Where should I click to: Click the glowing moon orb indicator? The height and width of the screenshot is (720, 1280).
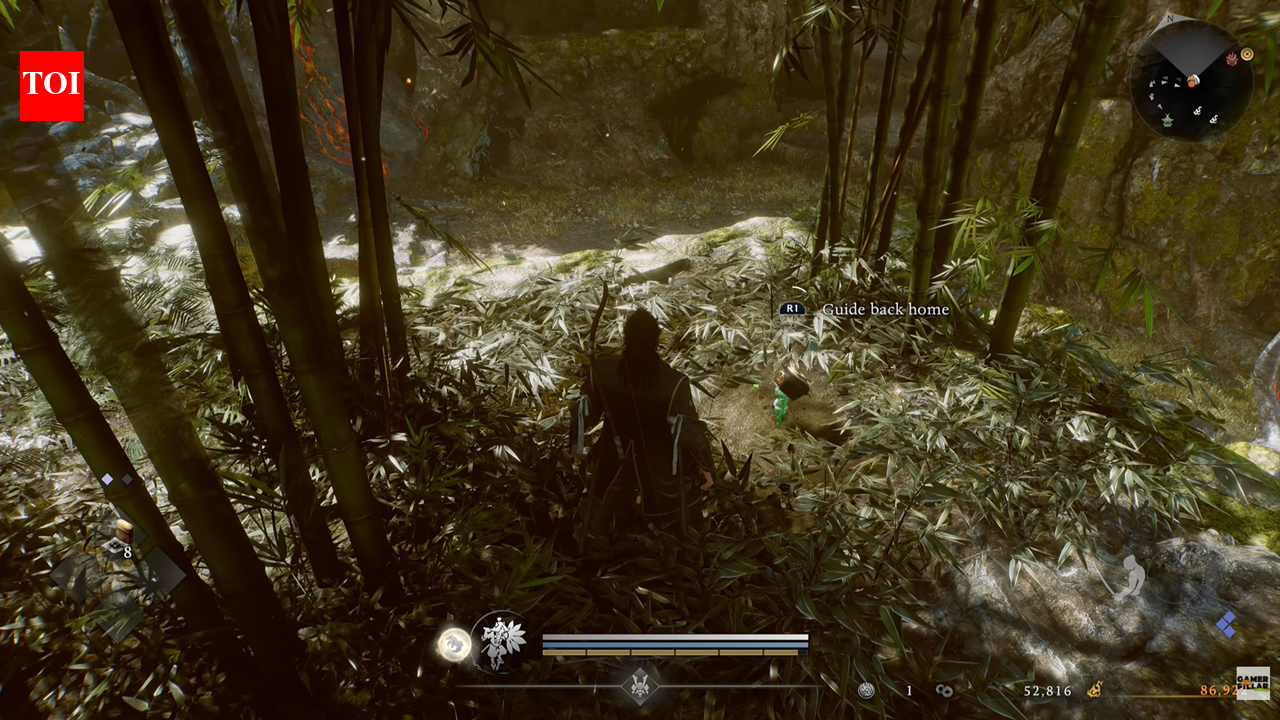point(455,642)
